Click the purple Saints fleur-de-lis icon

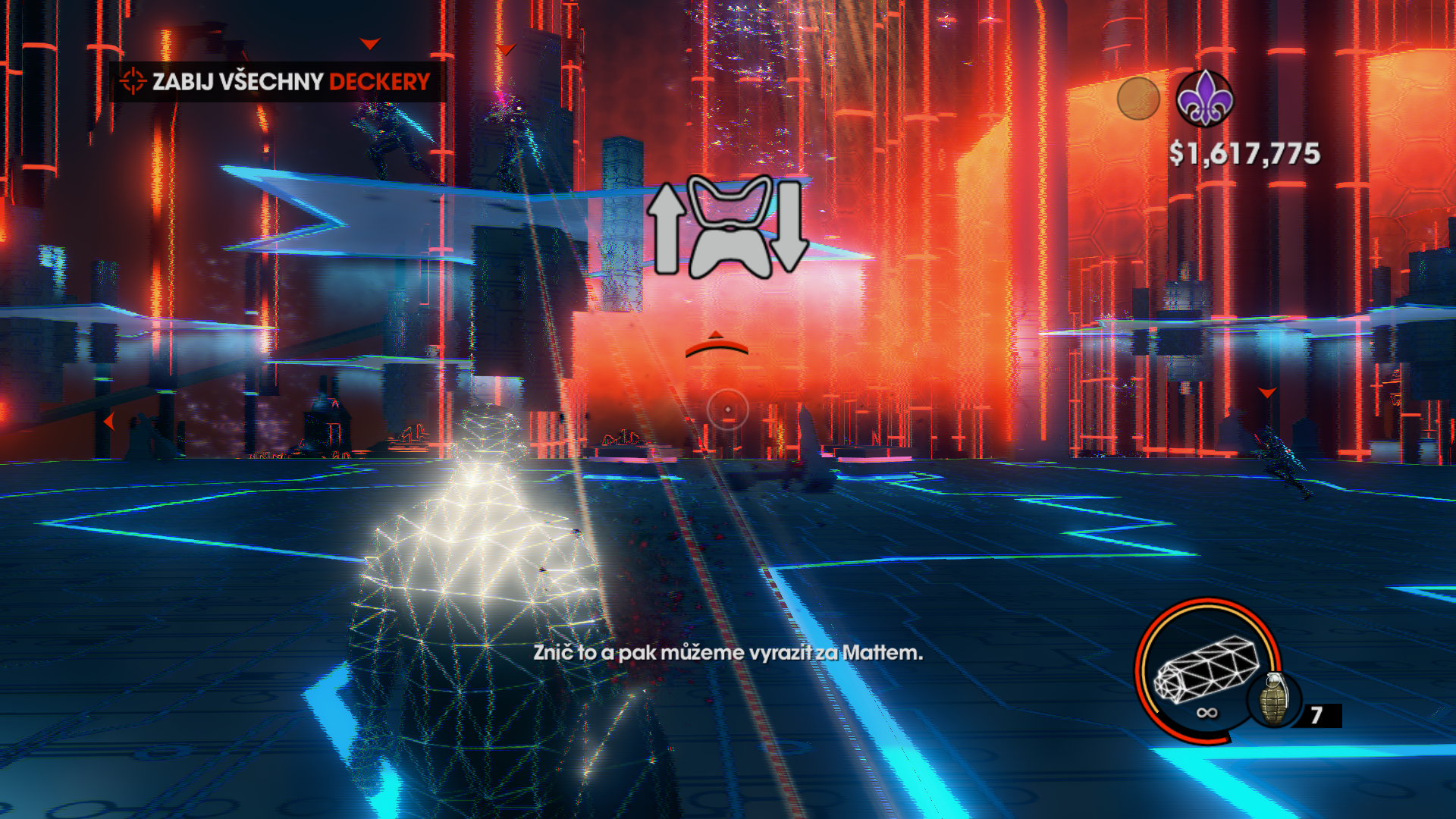1204,99
